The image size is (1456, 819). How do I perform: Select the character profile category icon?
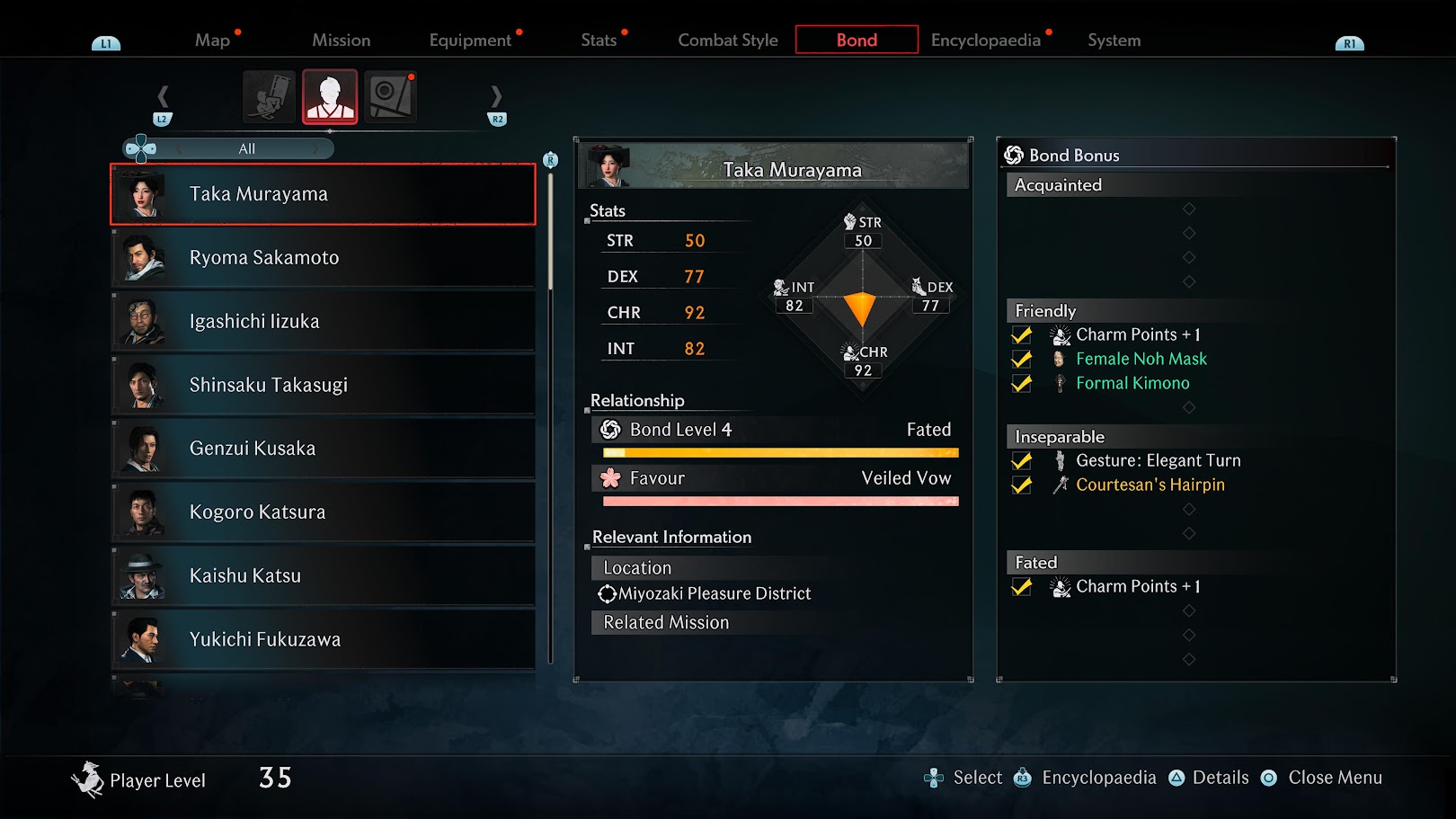coord(330,96)
